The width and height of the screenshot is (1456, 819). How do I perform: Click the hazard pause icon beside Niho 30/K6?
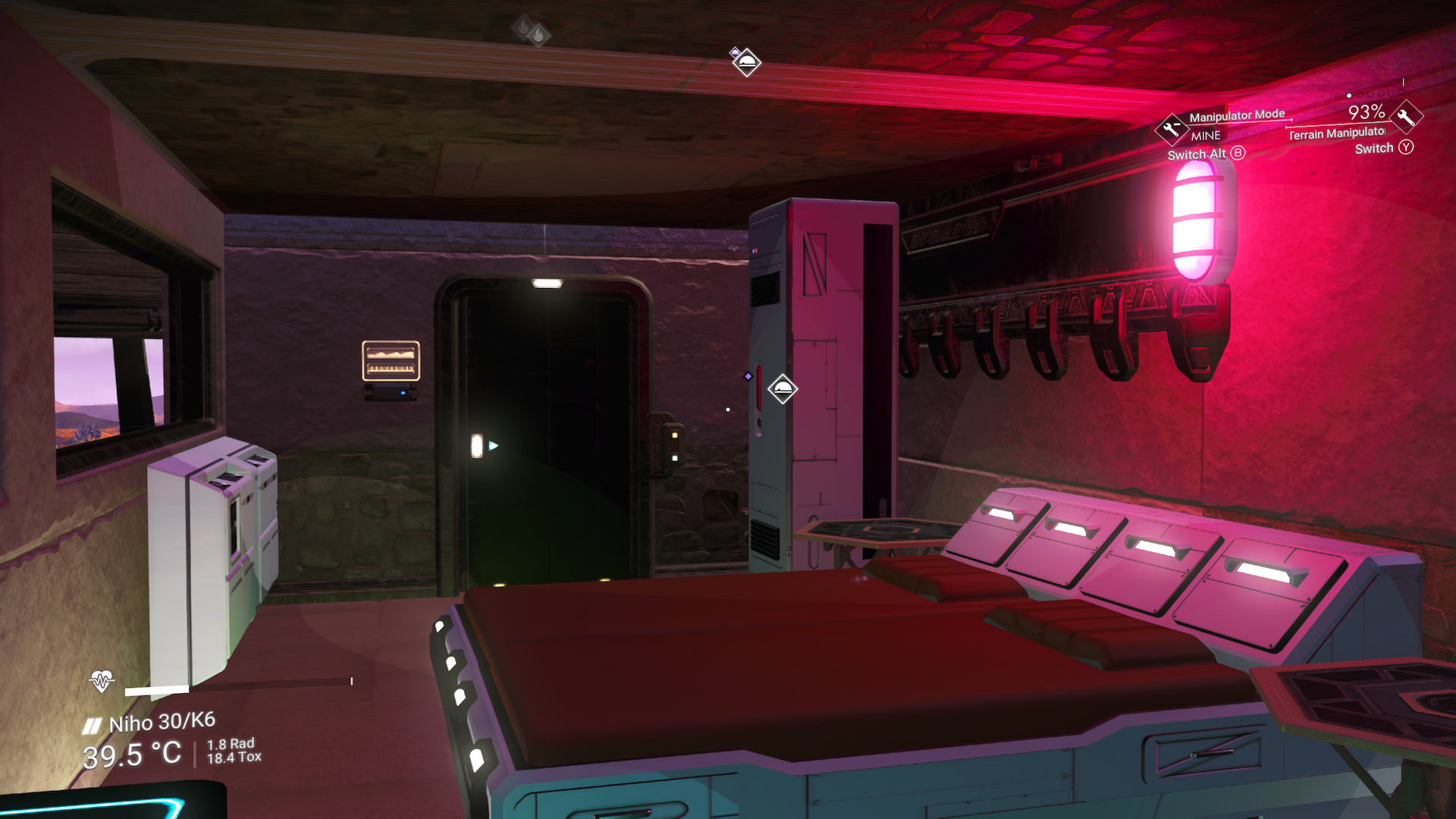(x=91, y=724)
